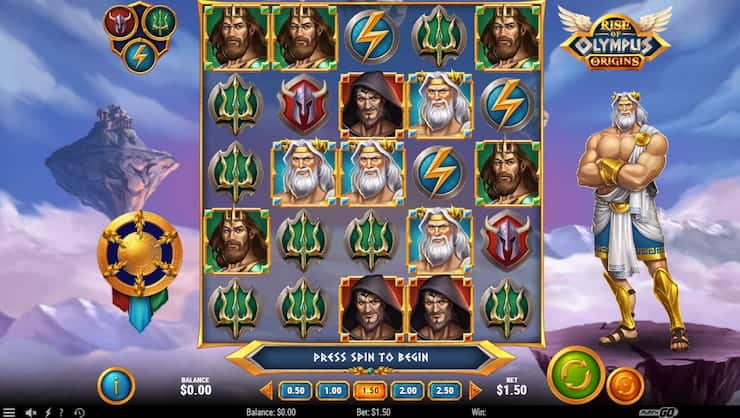Open autoplay with the orange button
Image resolution: width=740 pixels, height=418 pixels.
click(626, 387)
